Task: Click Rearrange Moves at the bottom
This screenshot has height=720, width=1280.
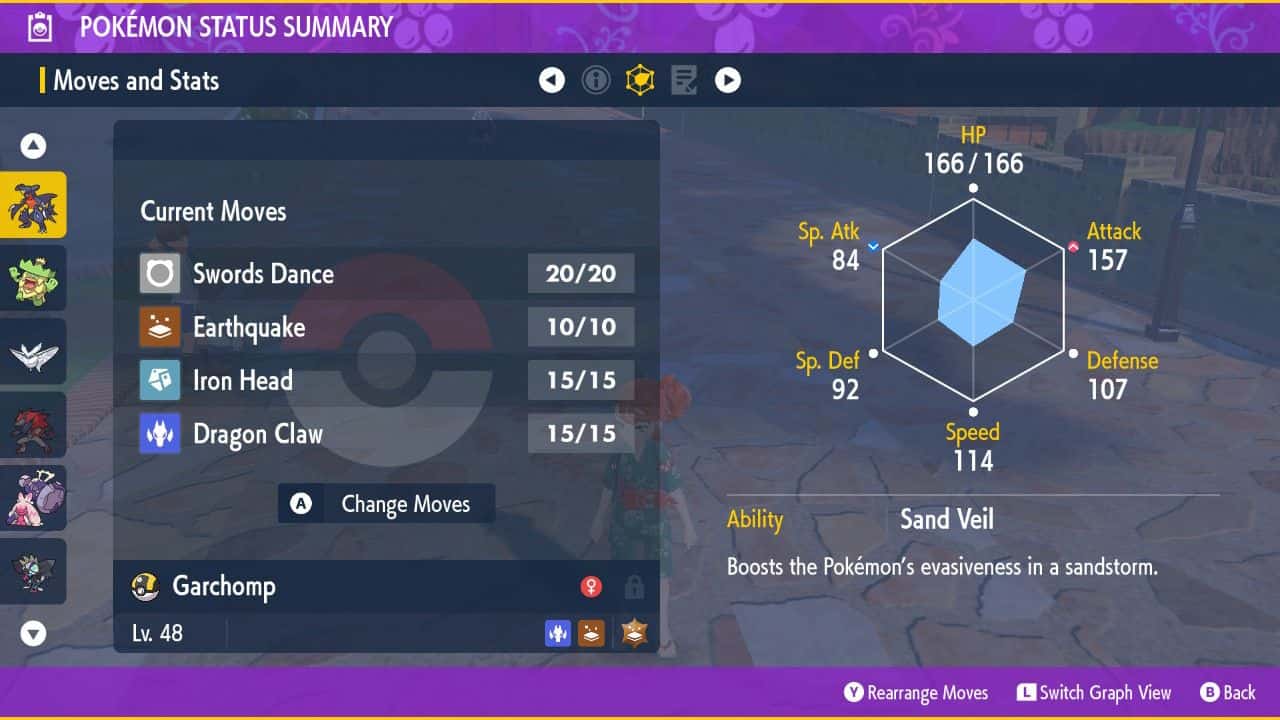Action: 916,693
